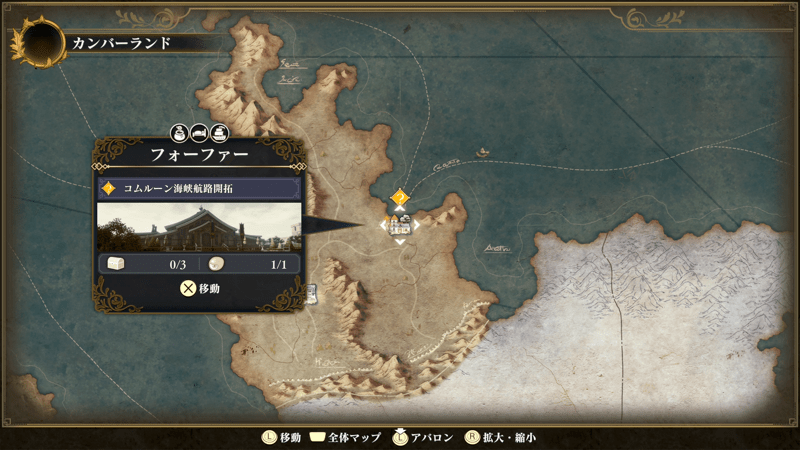Select the コムルーン海峡航路開拓 quest row
Image resolution: width=800 pixels, height=450 pixels.
(199, 188)
